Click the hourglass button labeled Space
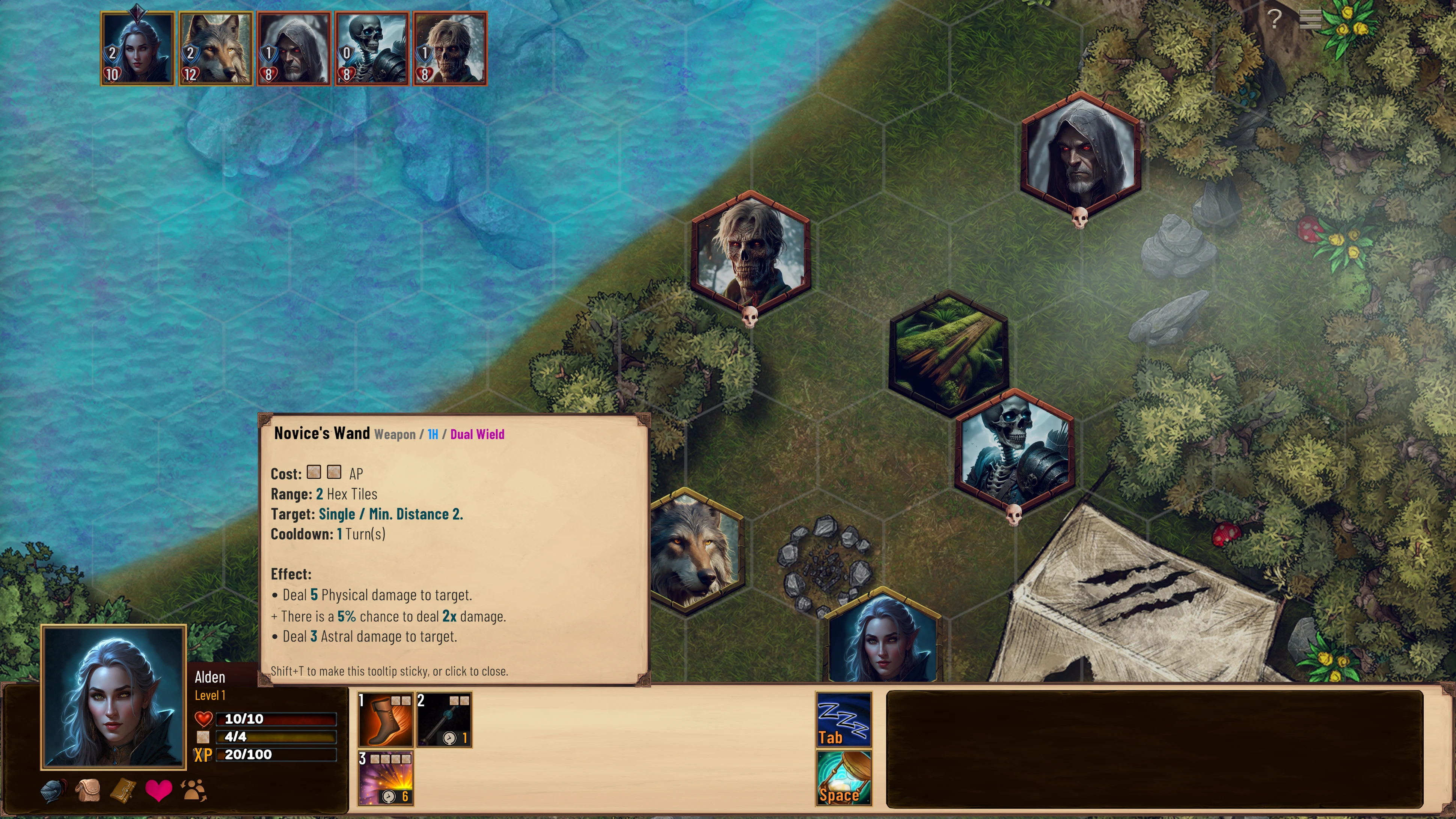Image resolution: width=1456 pixels, height=819 pixels. pos(843,778)
